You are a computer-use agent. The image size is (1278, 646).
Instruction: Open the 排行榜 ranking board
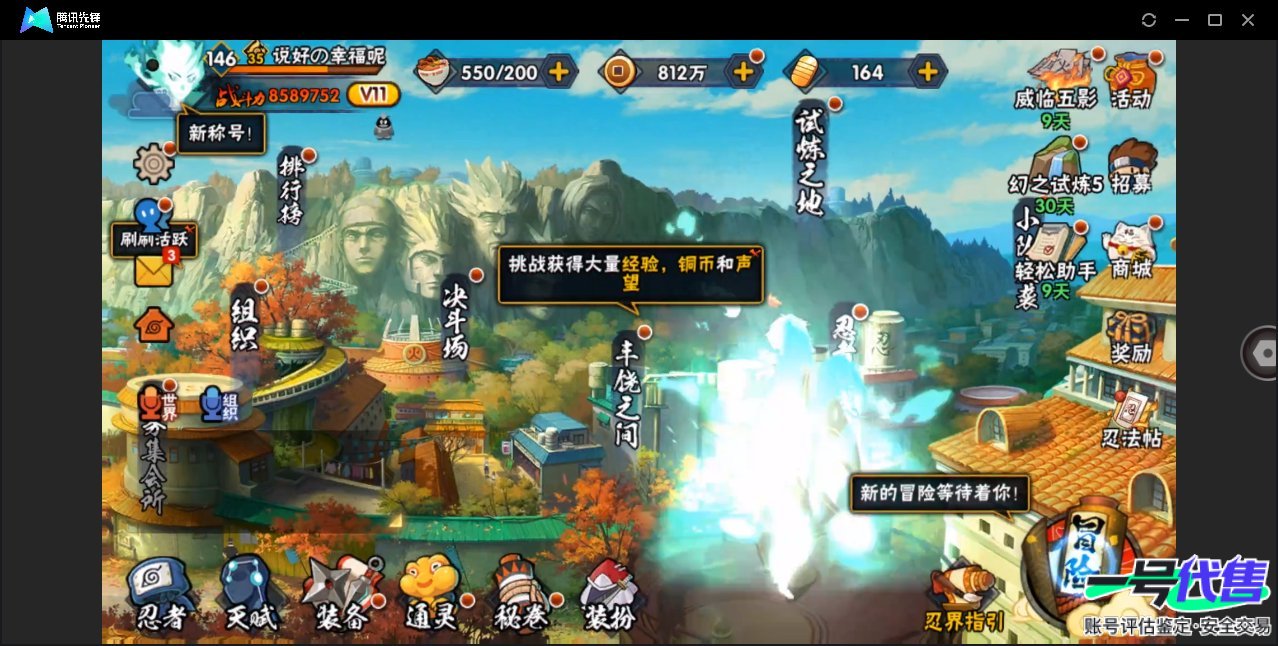click(291, 190)
